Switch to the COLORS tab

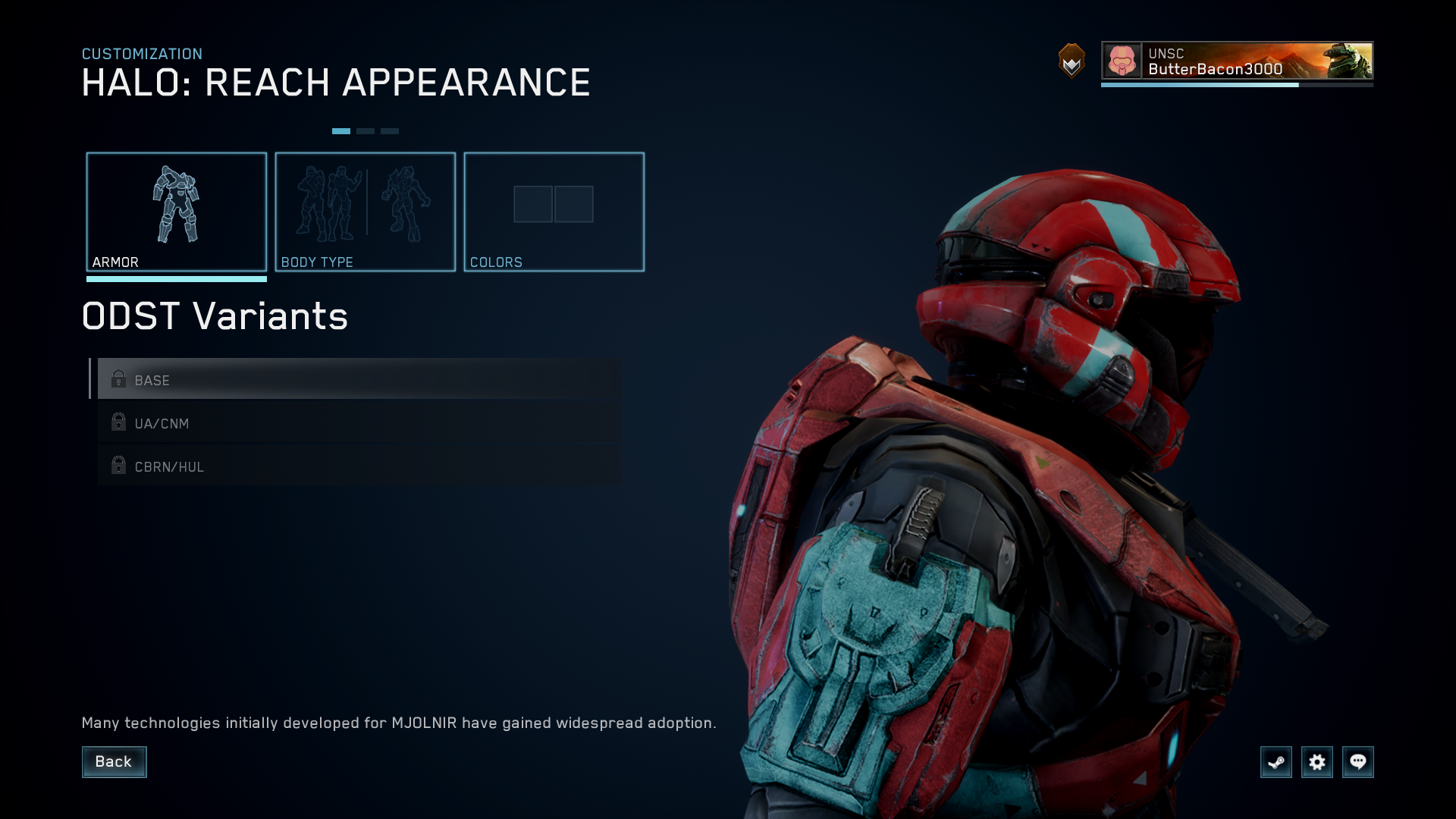click(554, 212)
